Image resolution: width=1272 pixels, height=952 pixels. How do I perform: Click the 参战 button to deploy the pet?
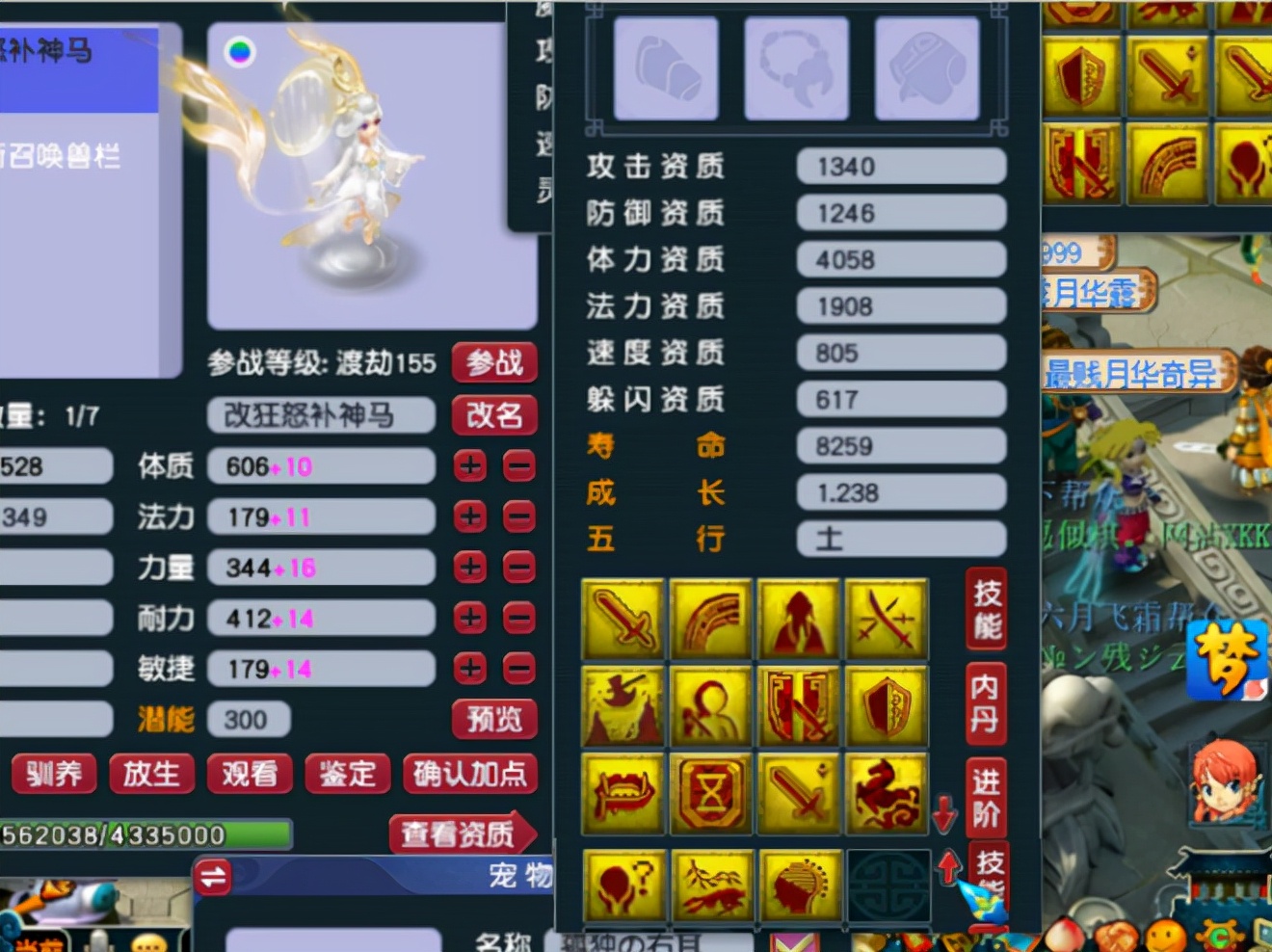coord(494,364)
